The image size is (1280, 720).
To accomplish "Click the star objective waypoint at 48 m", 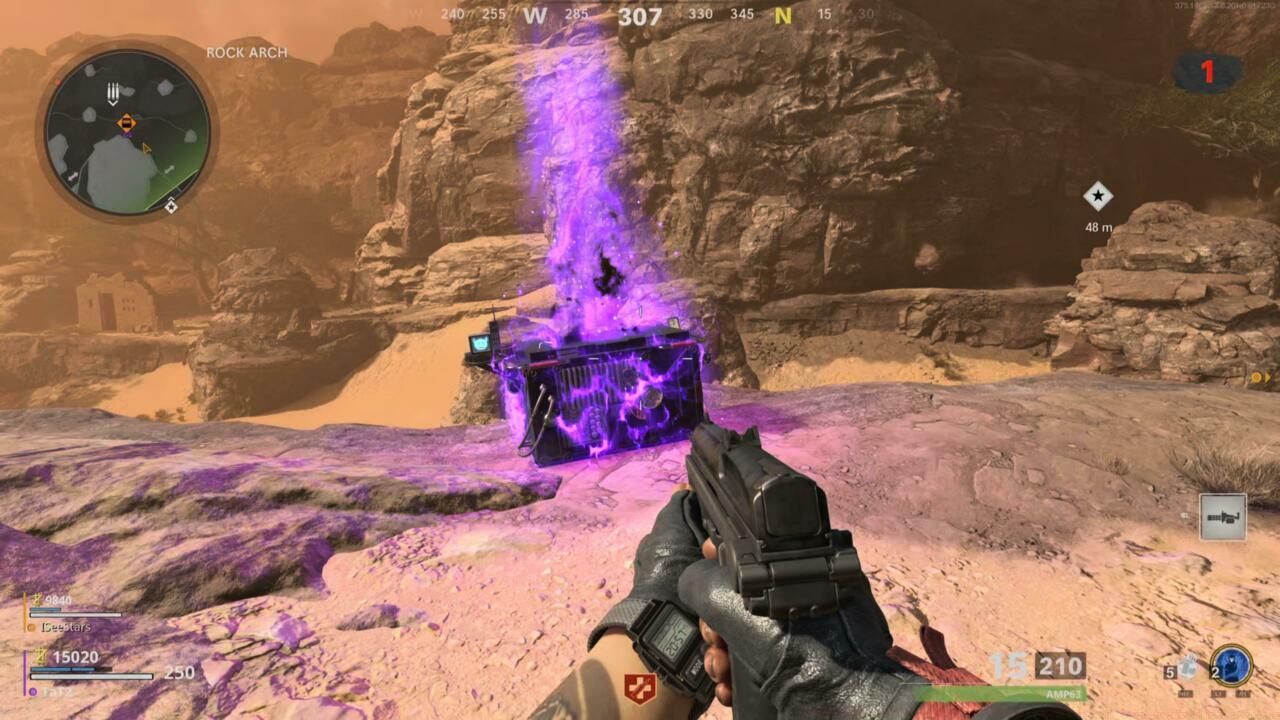I will pyautogui.click(x=1098, y=196).
